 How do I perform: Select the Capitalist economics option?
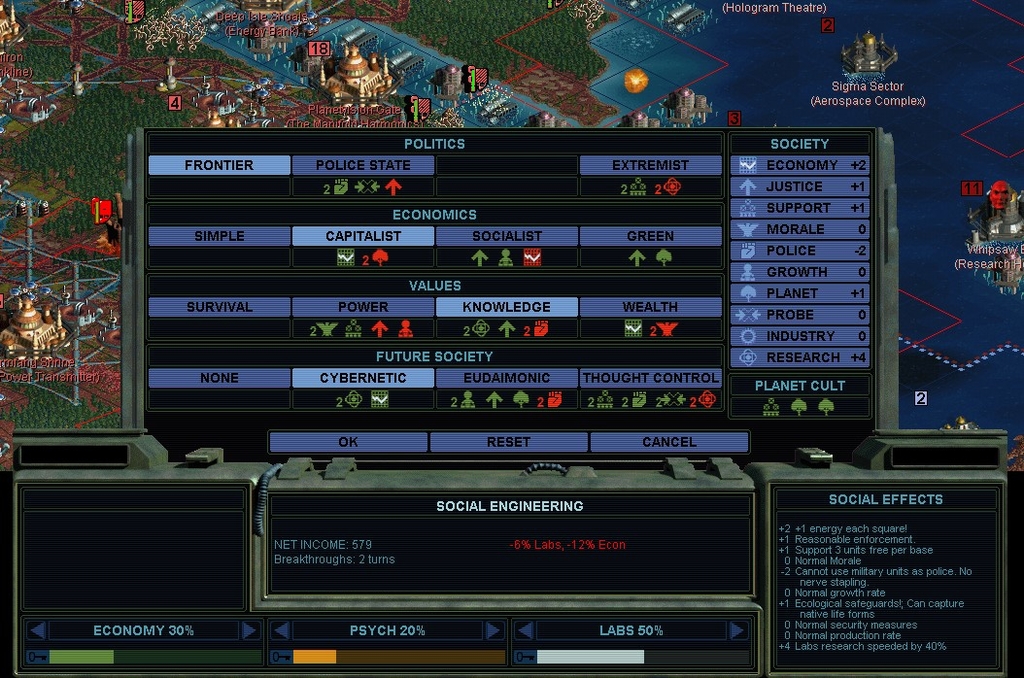click(x=363, y=236)
